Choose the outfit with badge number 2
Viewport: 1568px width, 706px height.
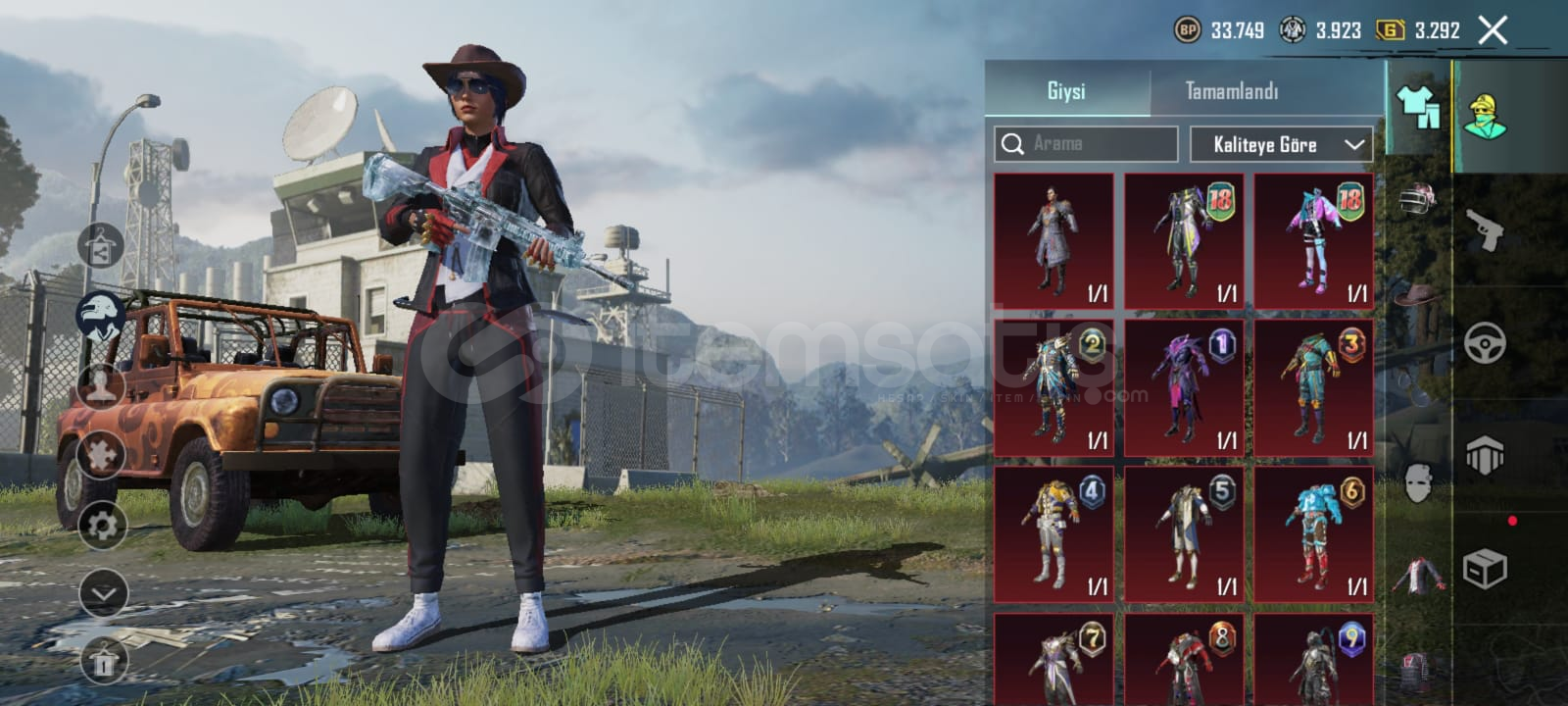[x=1053, y=387]
